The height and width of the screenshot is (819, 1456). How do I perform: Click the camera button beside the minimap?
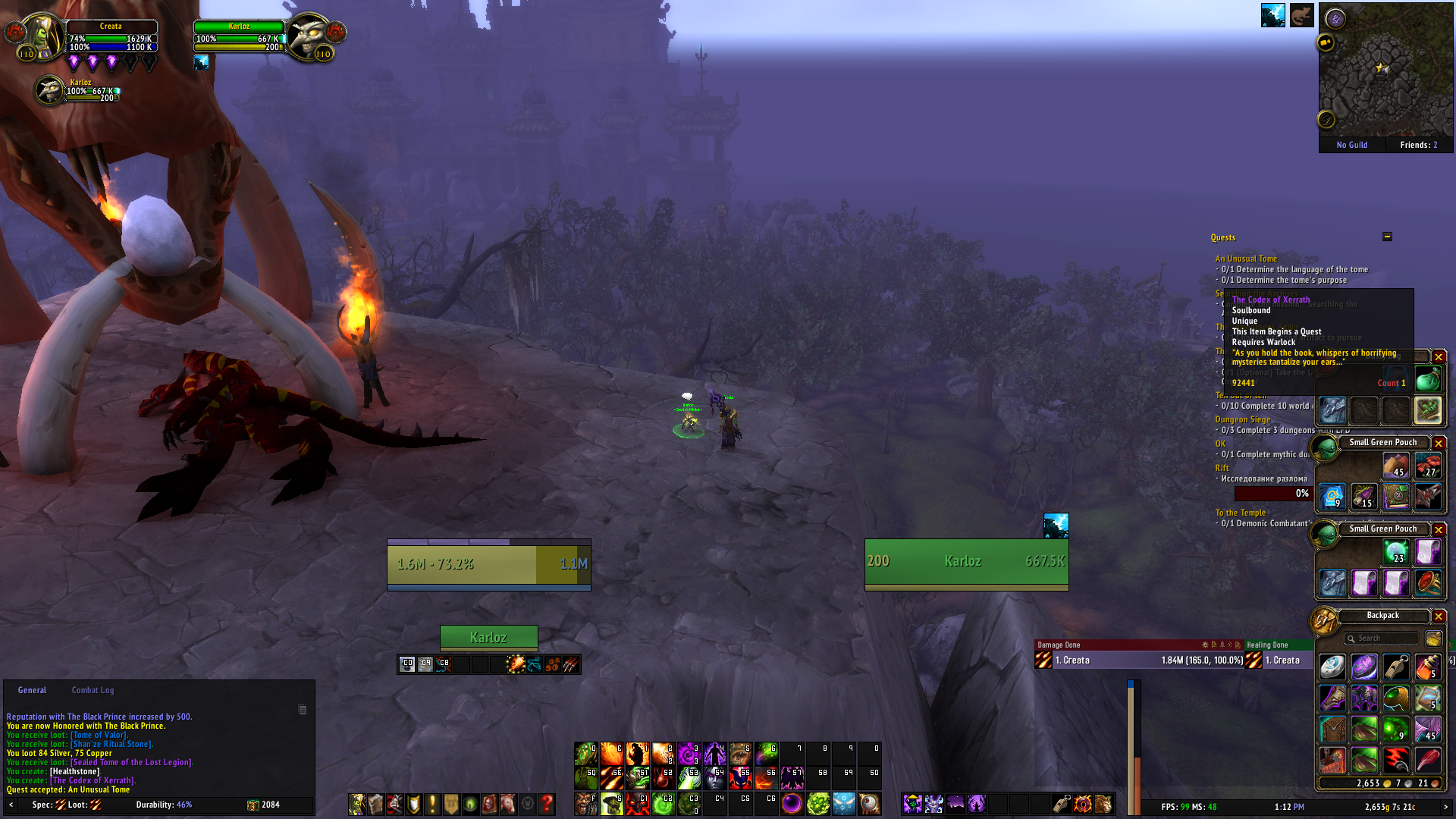coord(1326,42)
